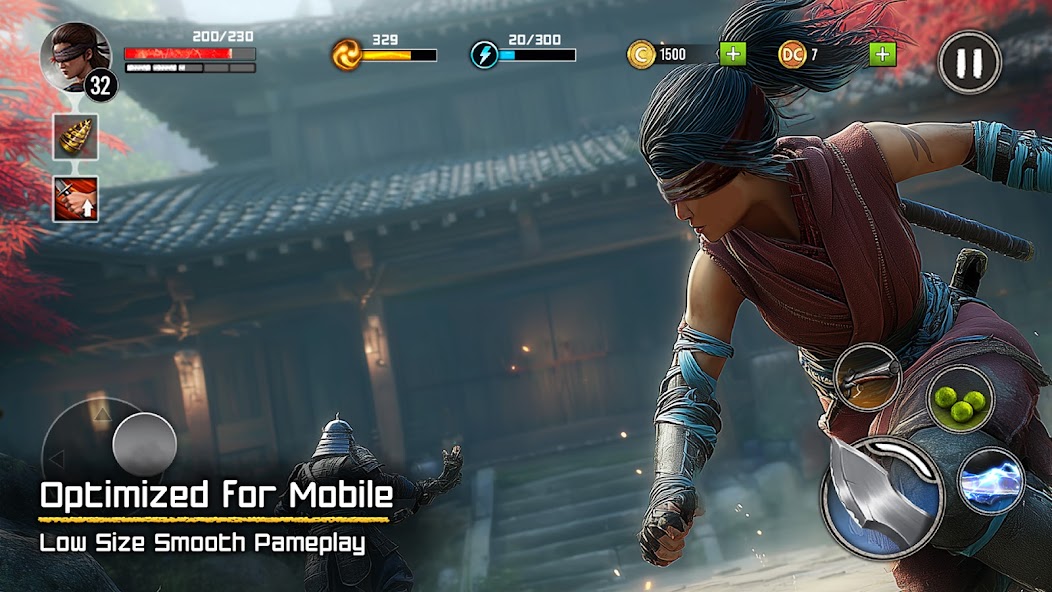Viewport: 1052px width, 592px height.
Task: Tap the virtual joystick thumb knob
Action: (145, 444)
